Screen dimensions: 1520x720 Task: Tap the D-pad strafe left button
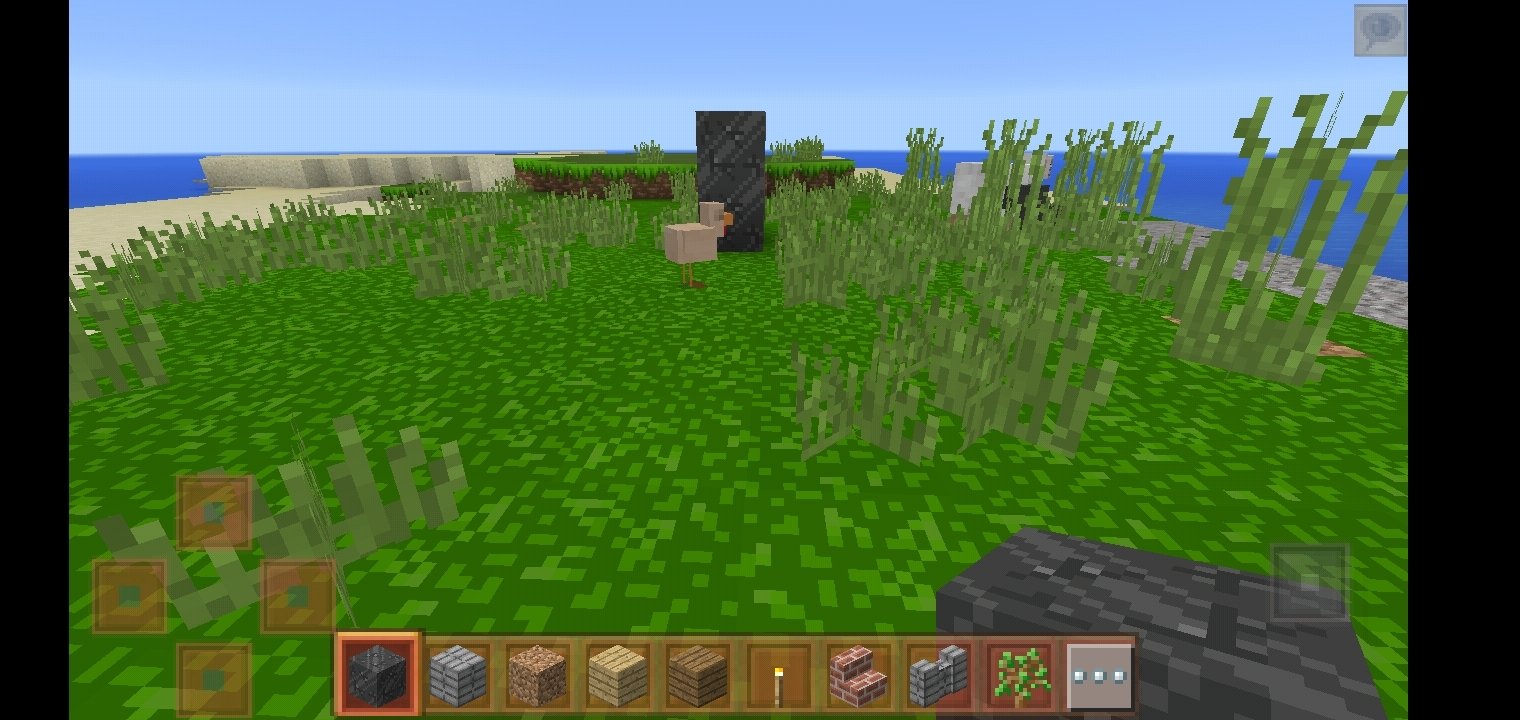point(130,596)
